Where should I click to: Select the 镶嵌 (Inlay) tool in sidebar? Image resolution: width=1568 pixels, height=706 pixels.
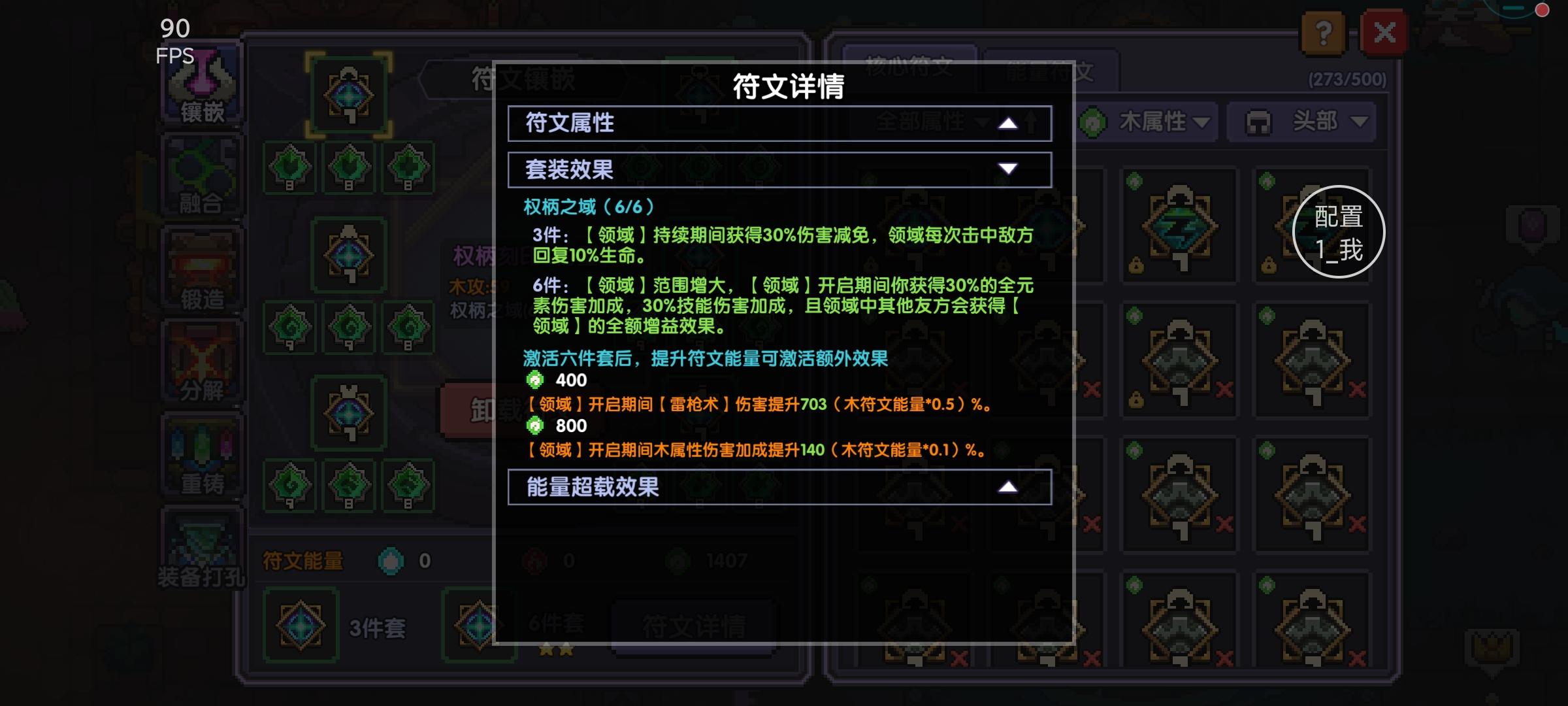201,85
